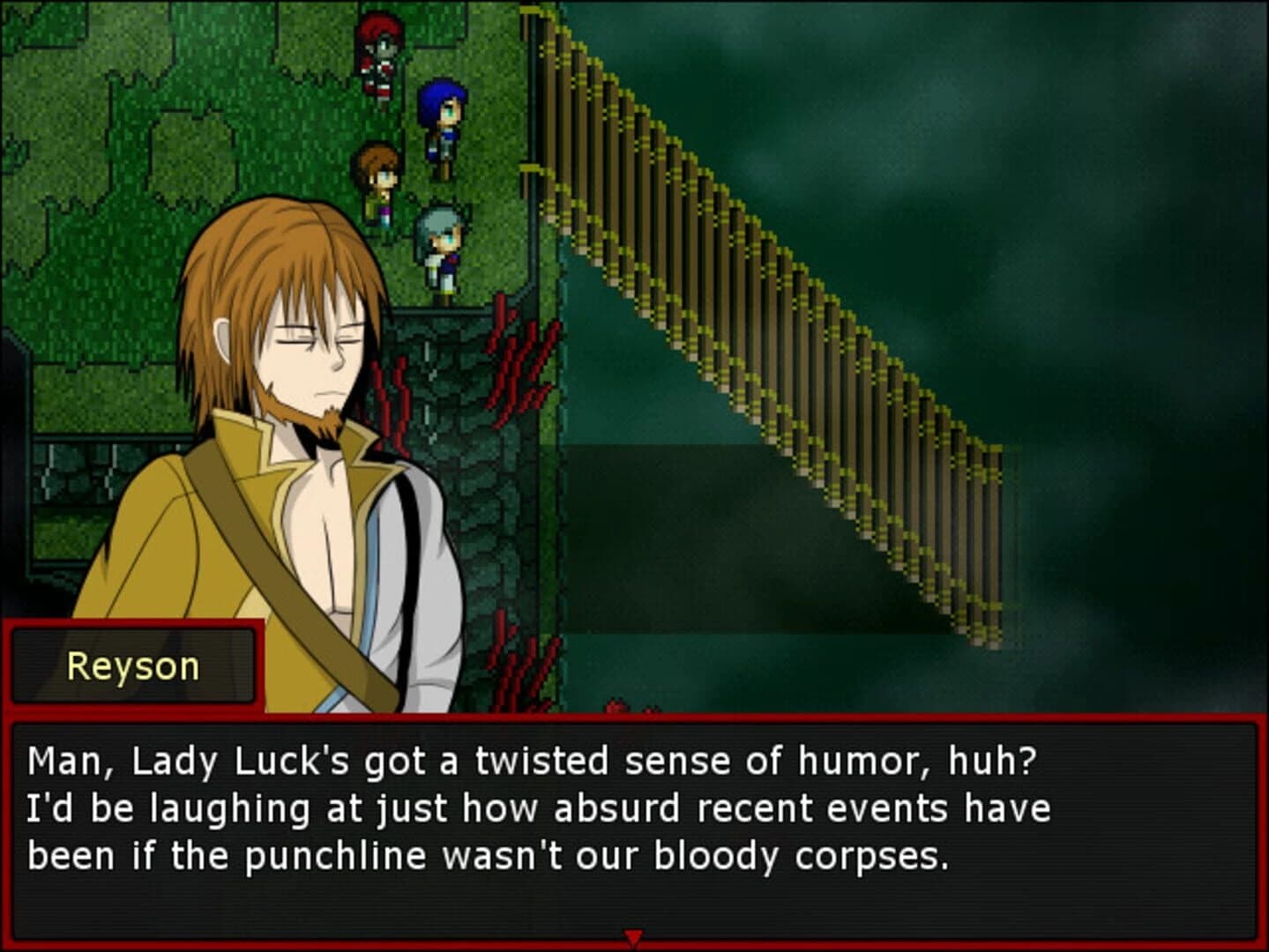Click the Reyson name plate
The height and width of the screenshot is (952, 1269).
tap(131, 666)
